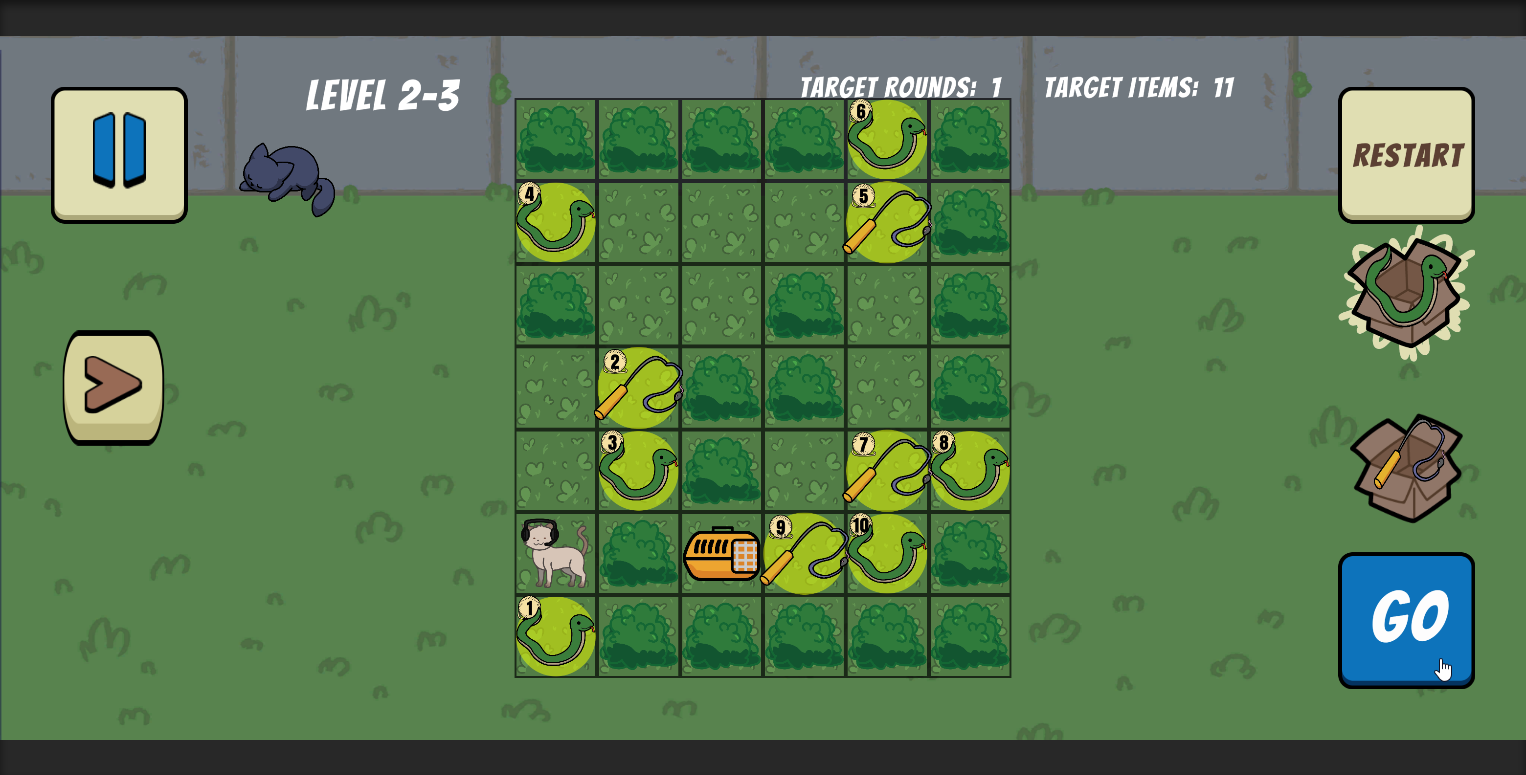Image resolution: width=1526 pixels, height=775 pixels.
Task: Toggle the fast-forward speed button
Action: click(113, 386)
